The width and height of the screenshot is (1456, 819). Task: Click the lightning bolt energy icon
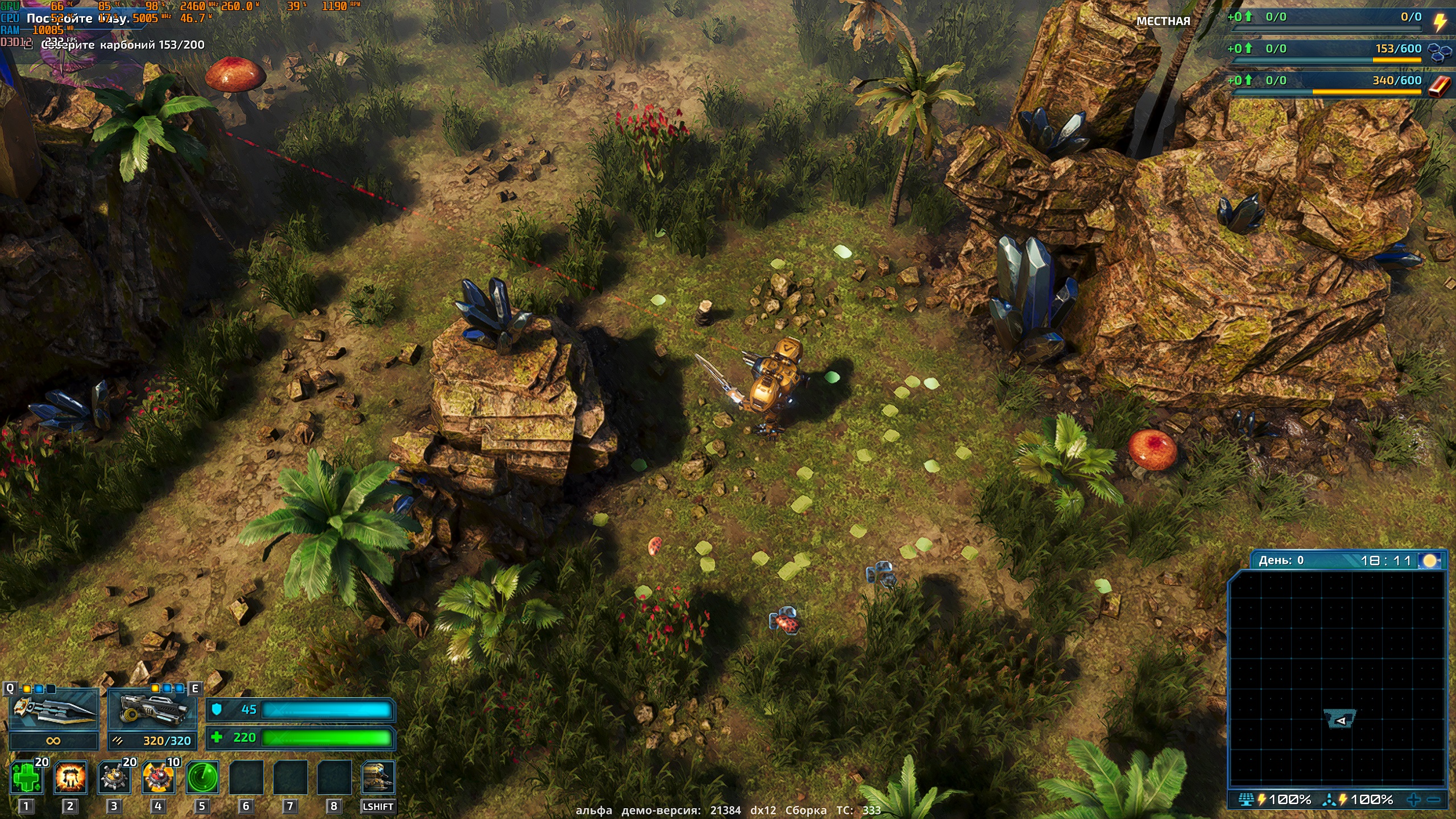click(1439, 22)
